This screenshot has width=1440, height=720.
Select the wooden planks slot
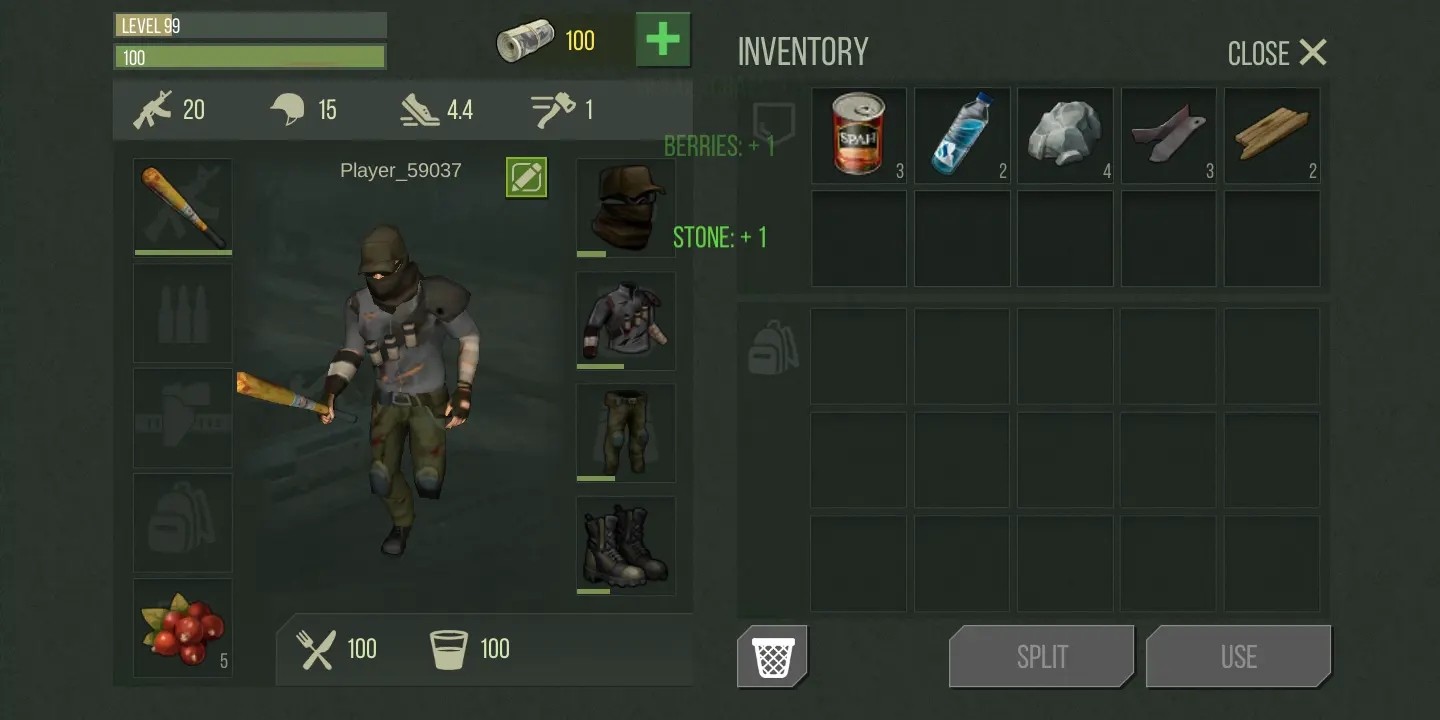tap(1272, 135)
